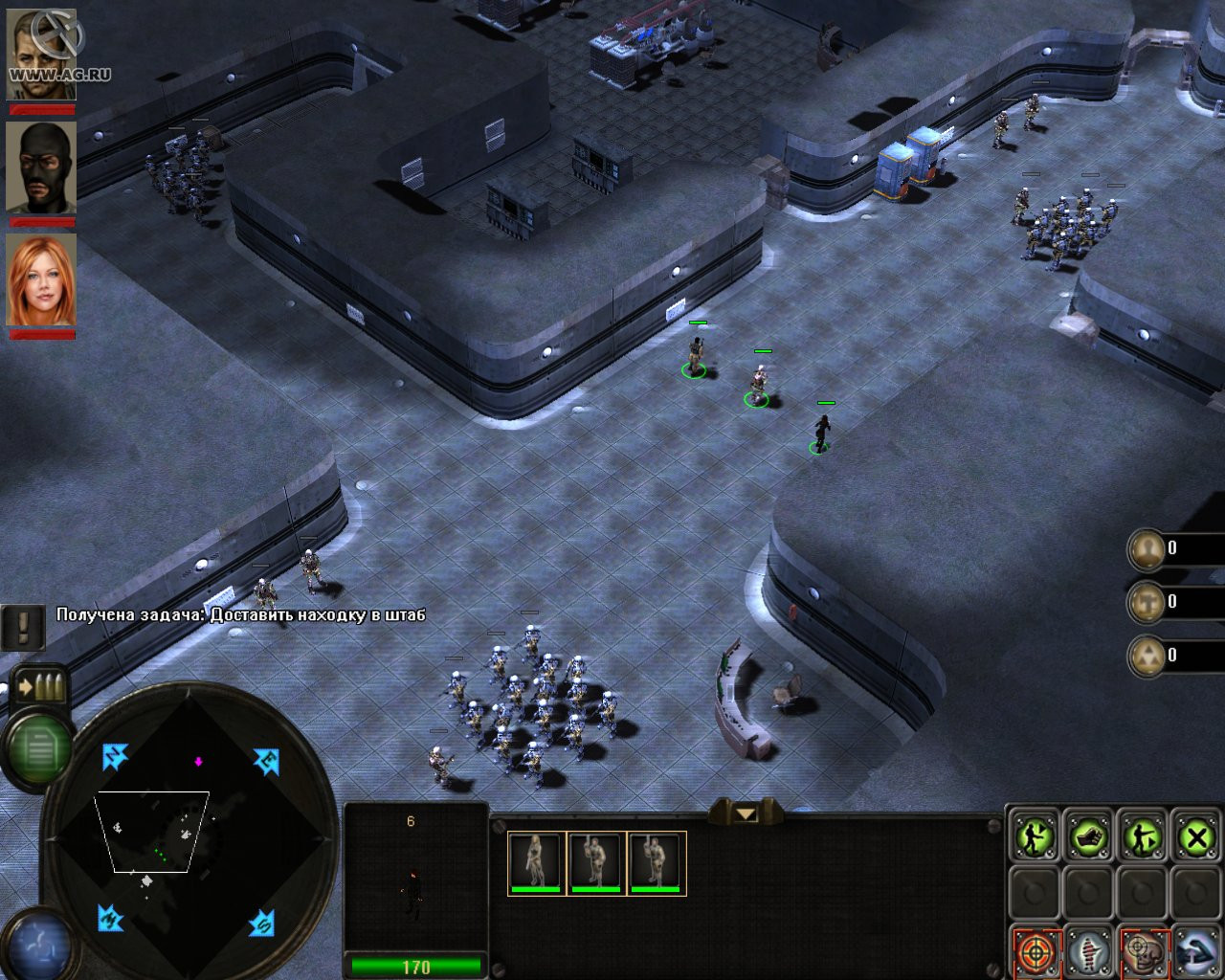Choose the third selected unit card
The image size is (1225, 980).
click(x=657, y=862)
